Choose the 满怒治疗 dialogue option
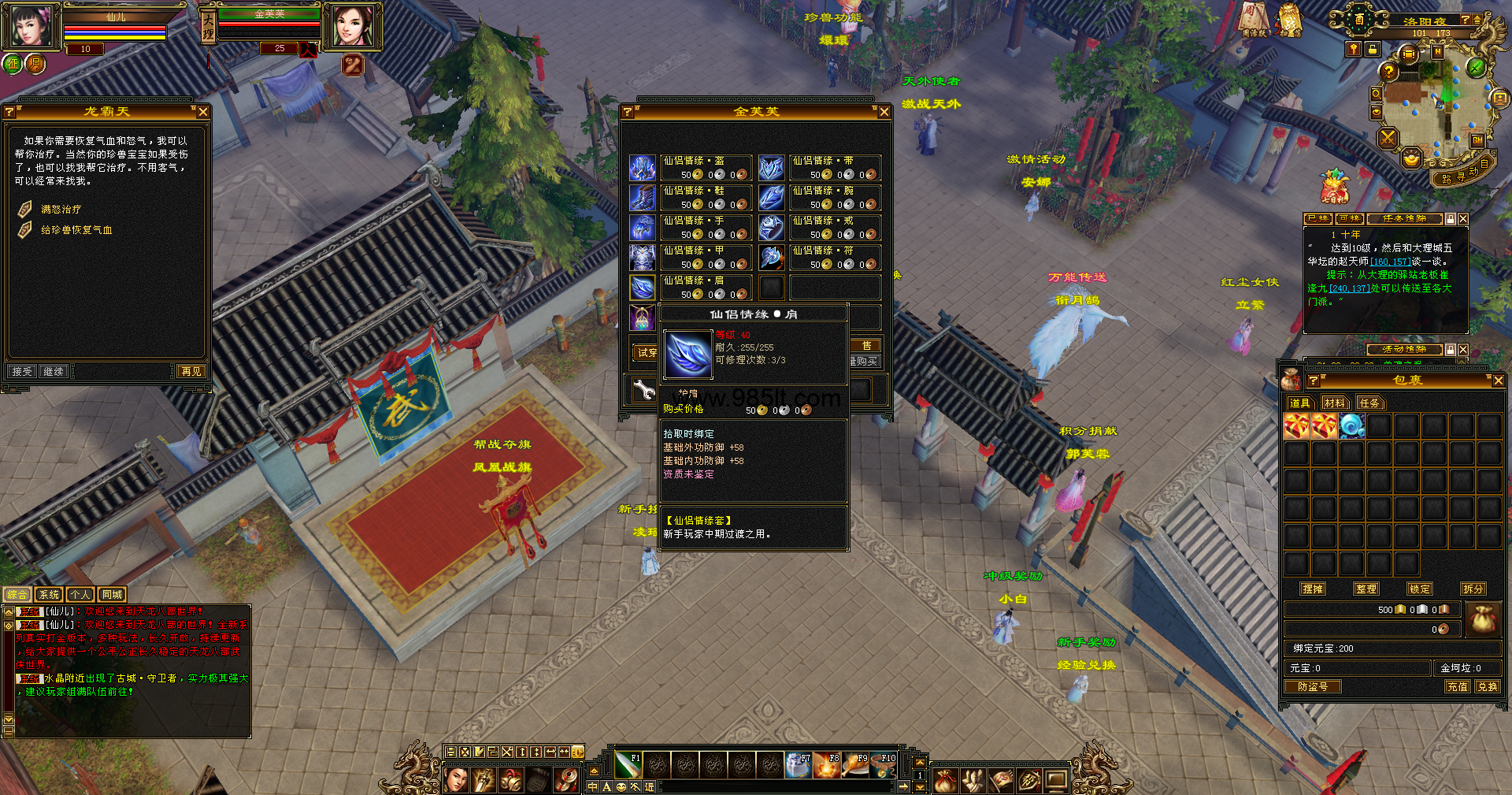The image size is (1512, 795). coord(61,210)
